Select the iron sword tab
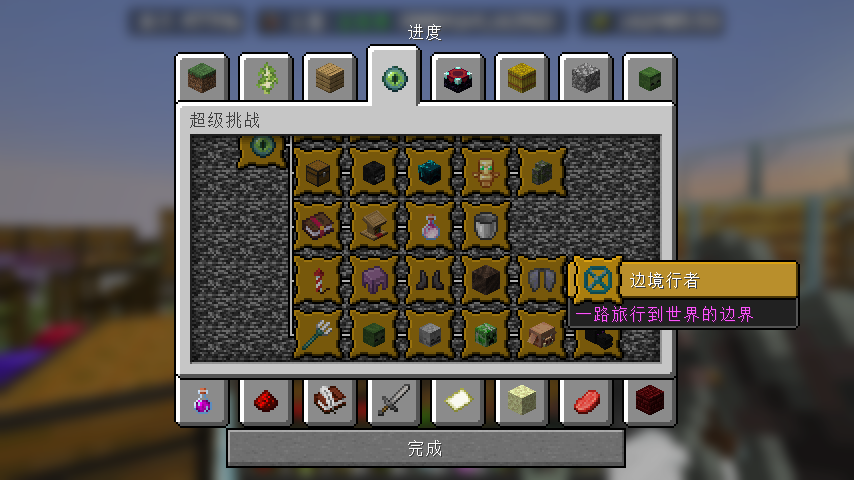Image resolution: width=854 pixels, height=480 pixels. click(394, 401)
